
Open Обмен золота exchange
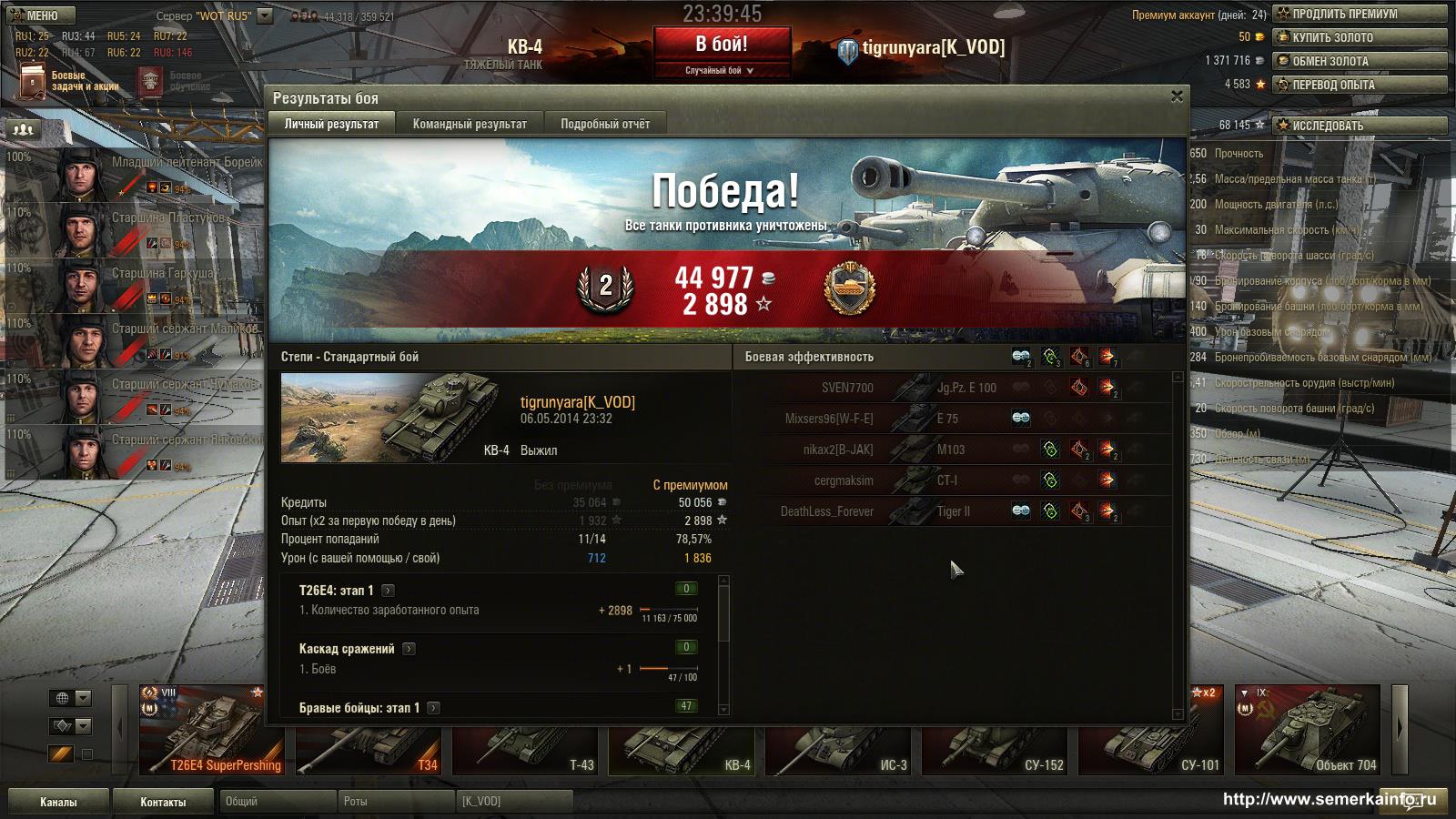pyautogui.click(x=1360, y=61)
